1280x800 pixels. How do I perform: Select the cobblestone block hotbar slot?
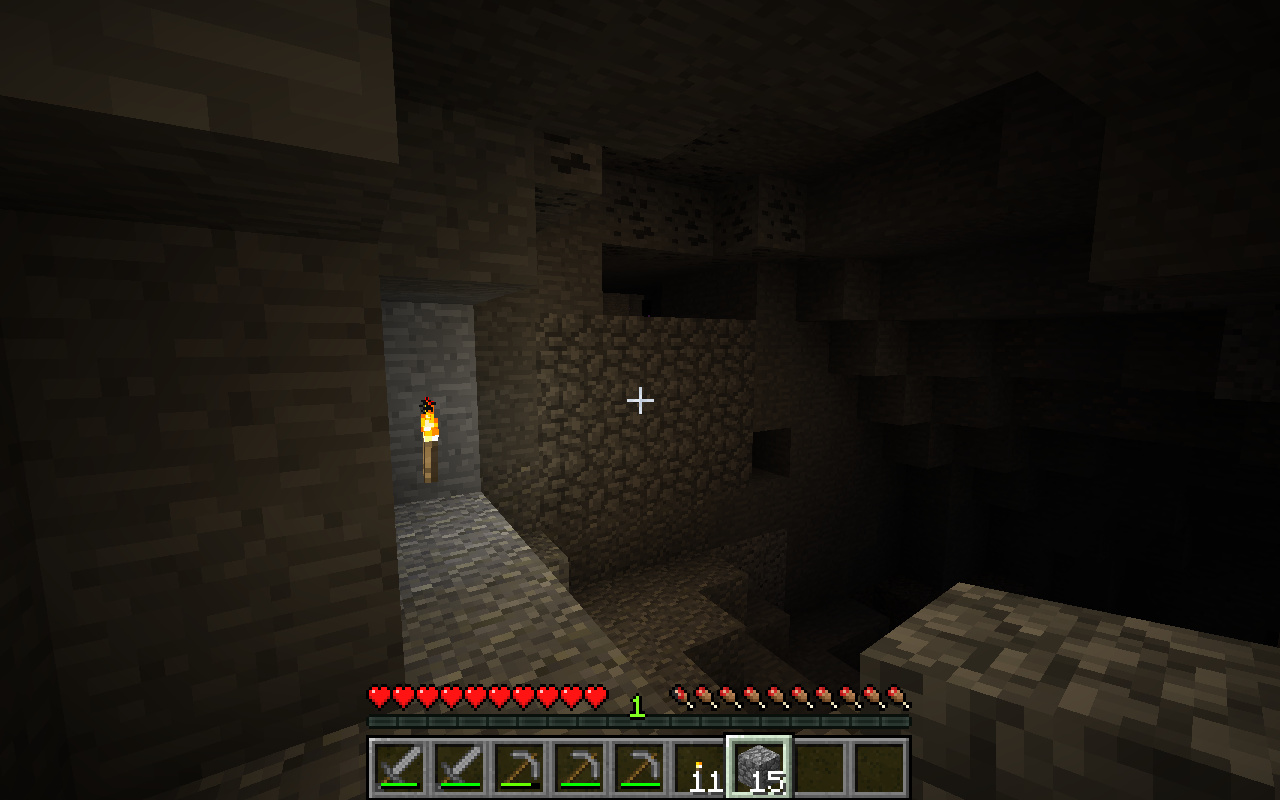point(759,768)
